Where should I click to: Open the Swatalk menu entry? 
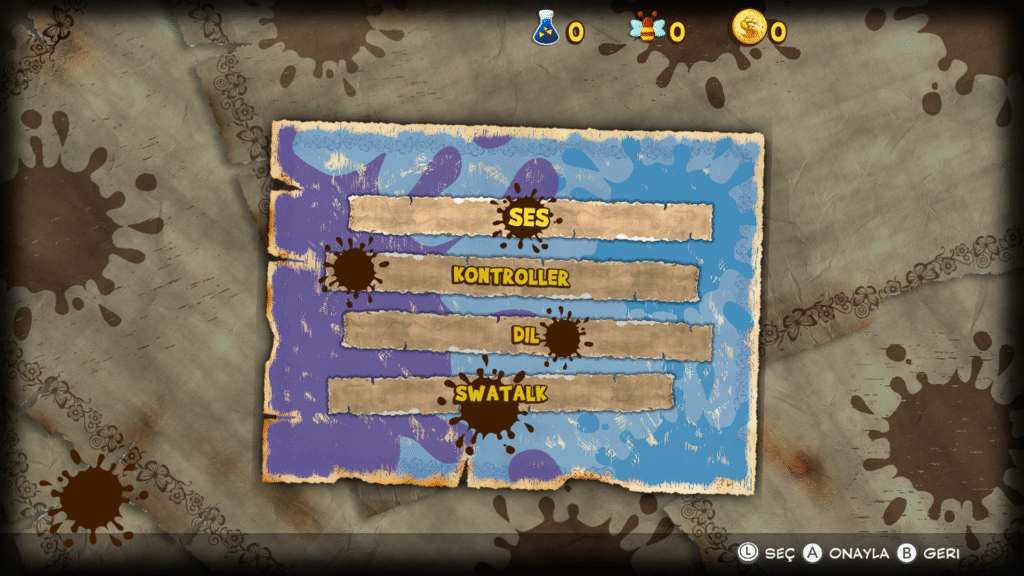click(x=501, y=393)
